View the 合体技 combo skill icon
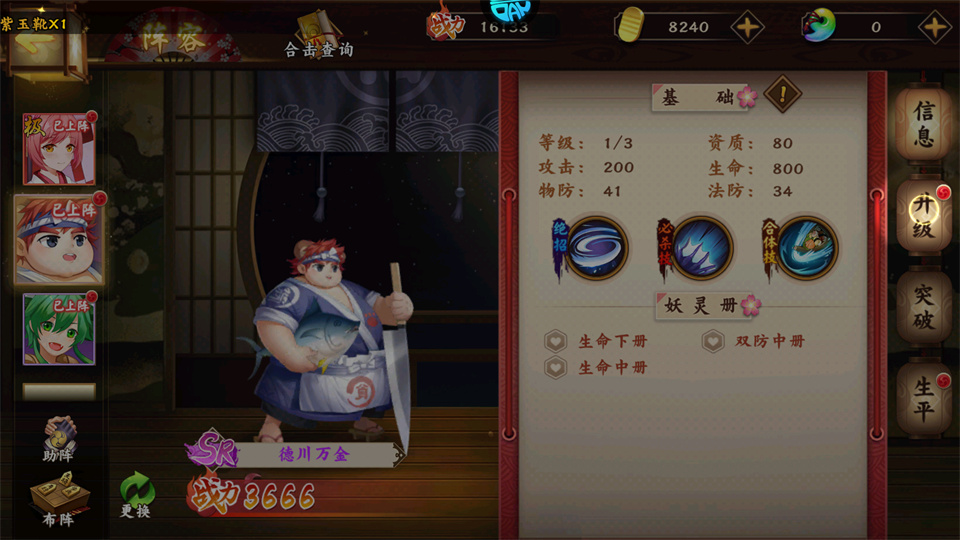960x540 pixels. click(x=806, y=248)
